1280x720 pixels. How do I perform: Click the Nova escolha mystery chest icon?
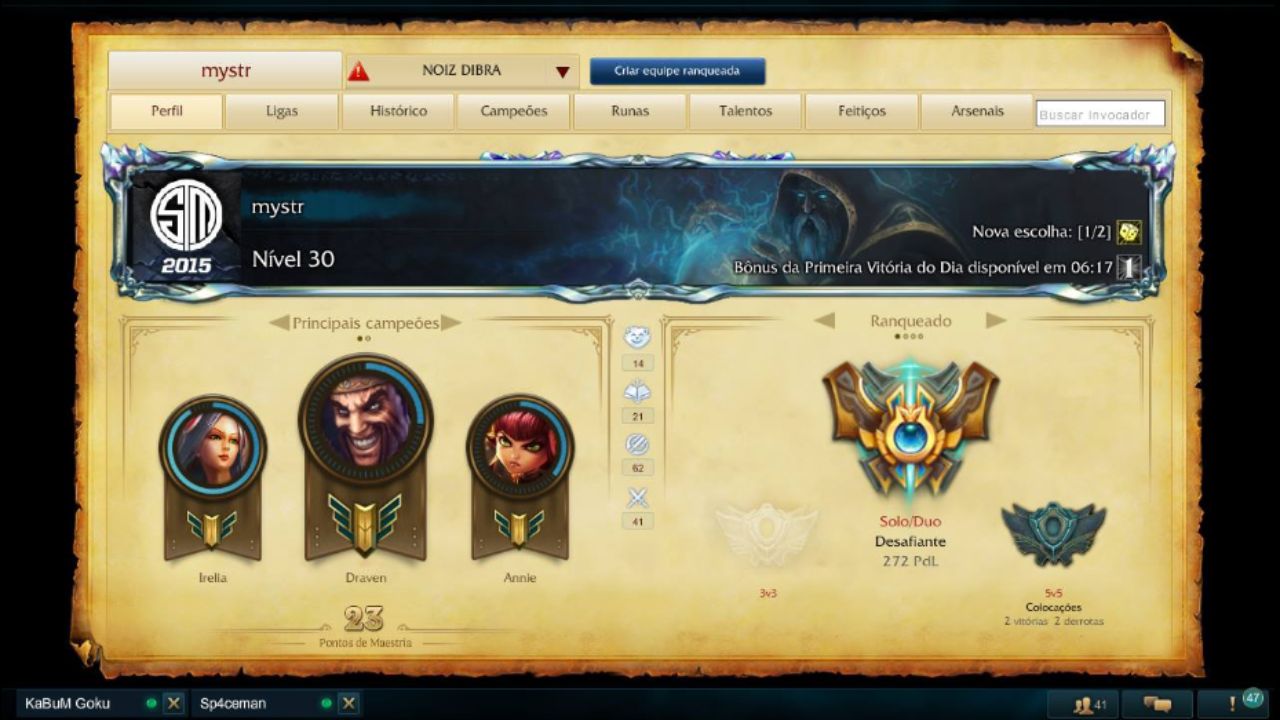pos(1126,230)
